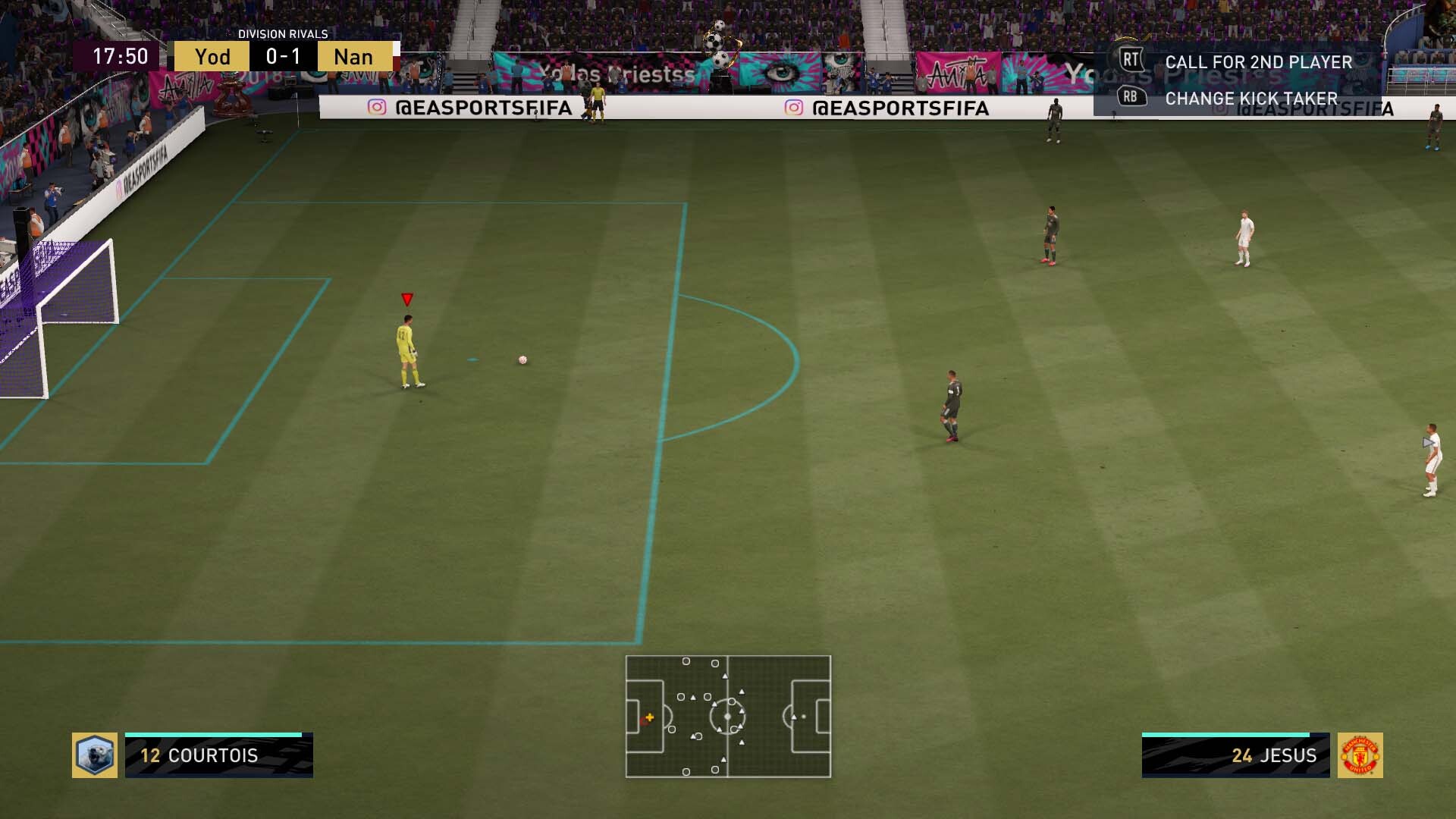Click the Manchester United crest icon

click(1360, 755)
